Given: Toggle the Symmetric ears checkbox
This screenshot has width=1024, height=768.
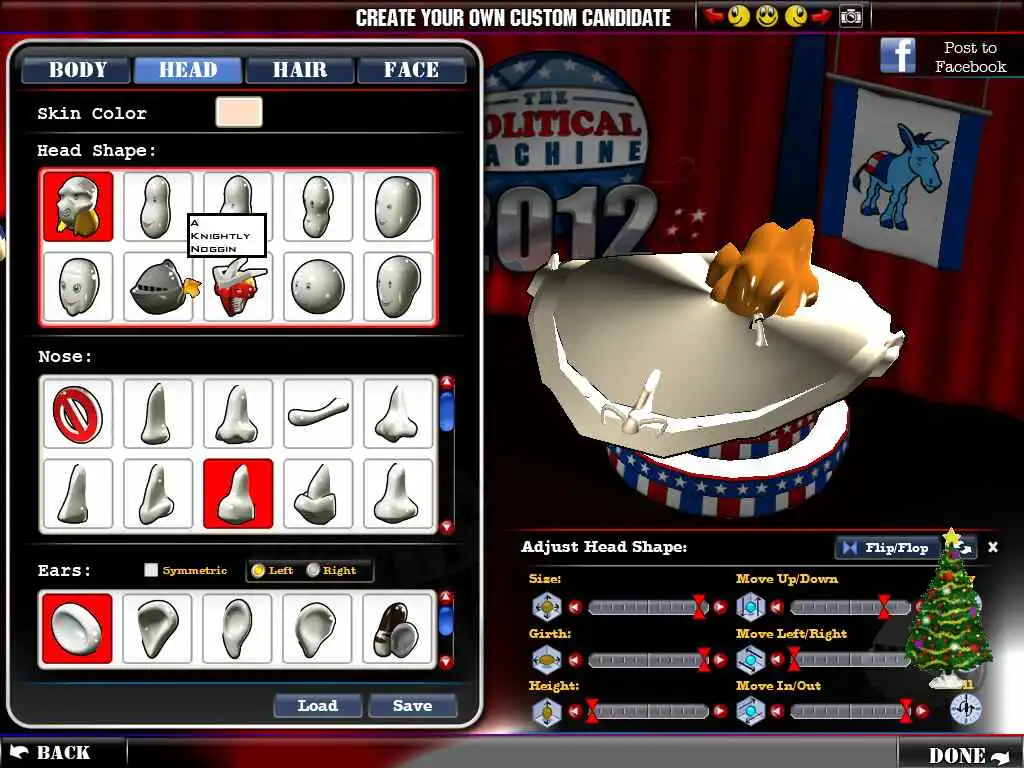Looking at the screenshot, I should click(x=151, y=571).
